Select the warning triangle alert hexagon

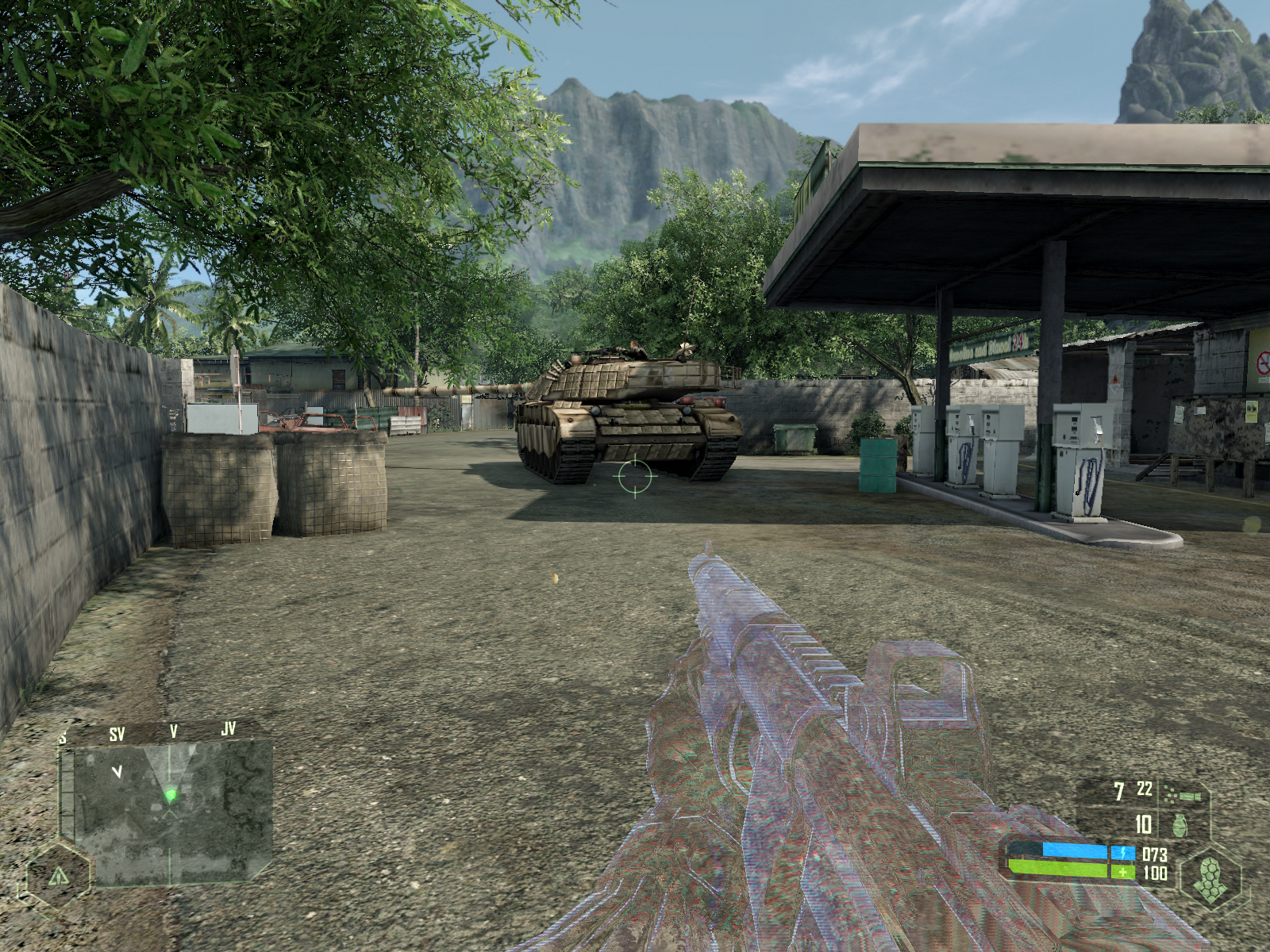pos(59,876)
